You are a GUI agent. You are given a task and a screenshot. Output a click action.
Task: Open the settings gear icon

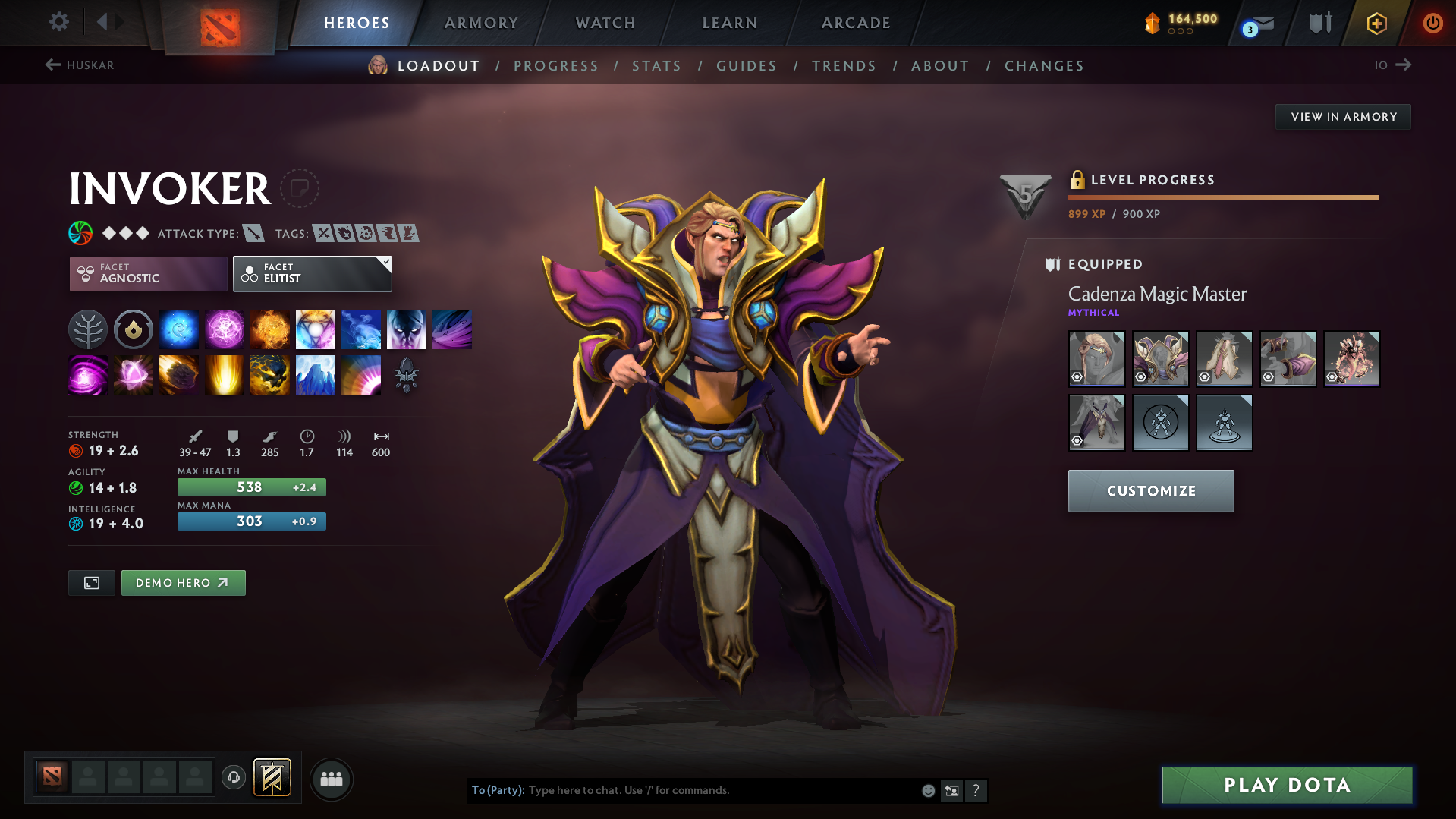58,22
